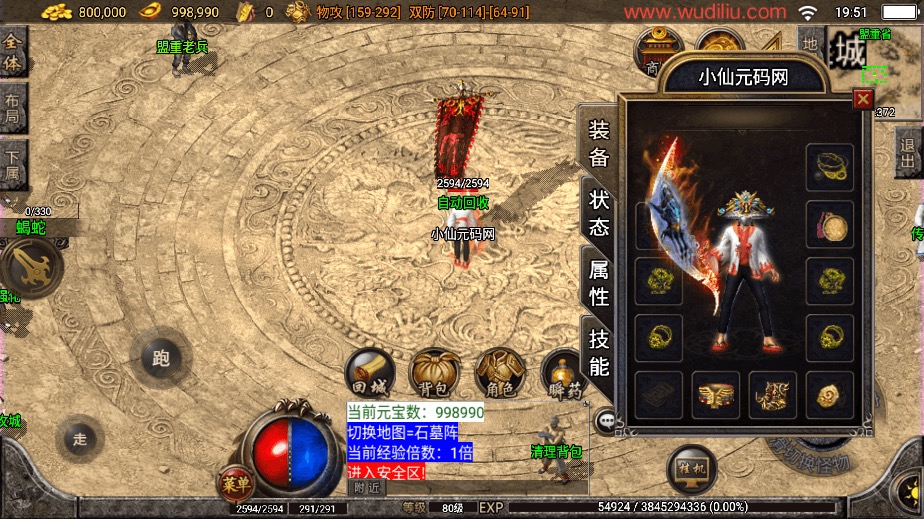Select the gold medal equipment slot

click(x=829, y=224)
